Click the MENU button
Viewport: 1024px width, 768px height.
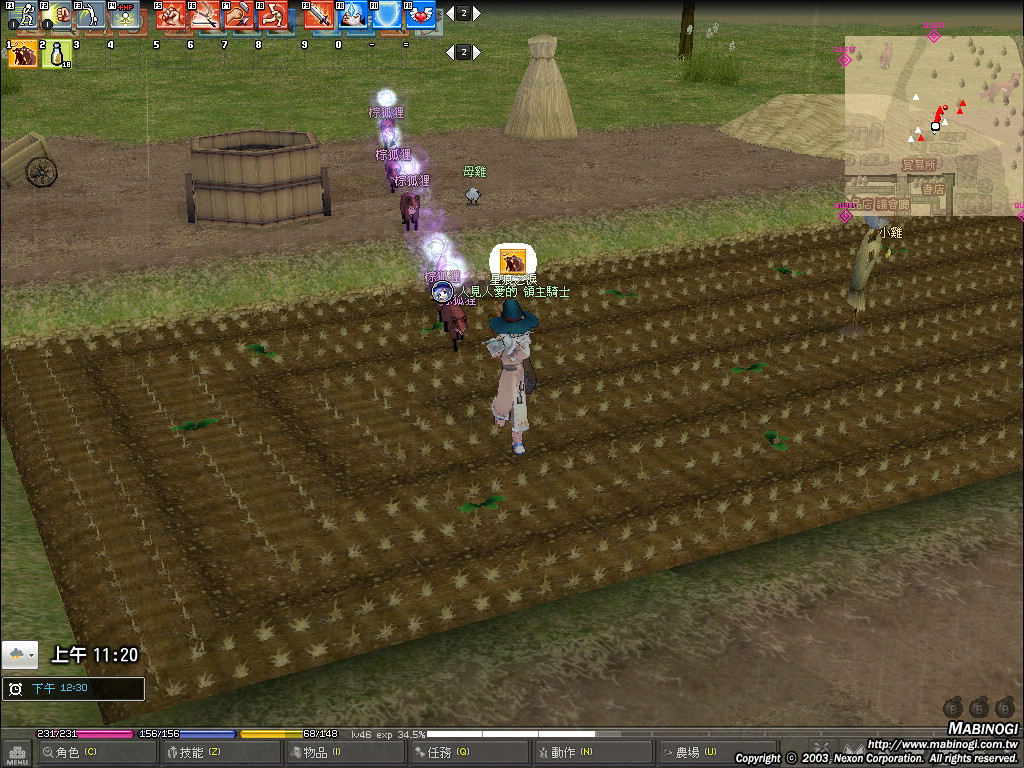[x=16, y=753]
